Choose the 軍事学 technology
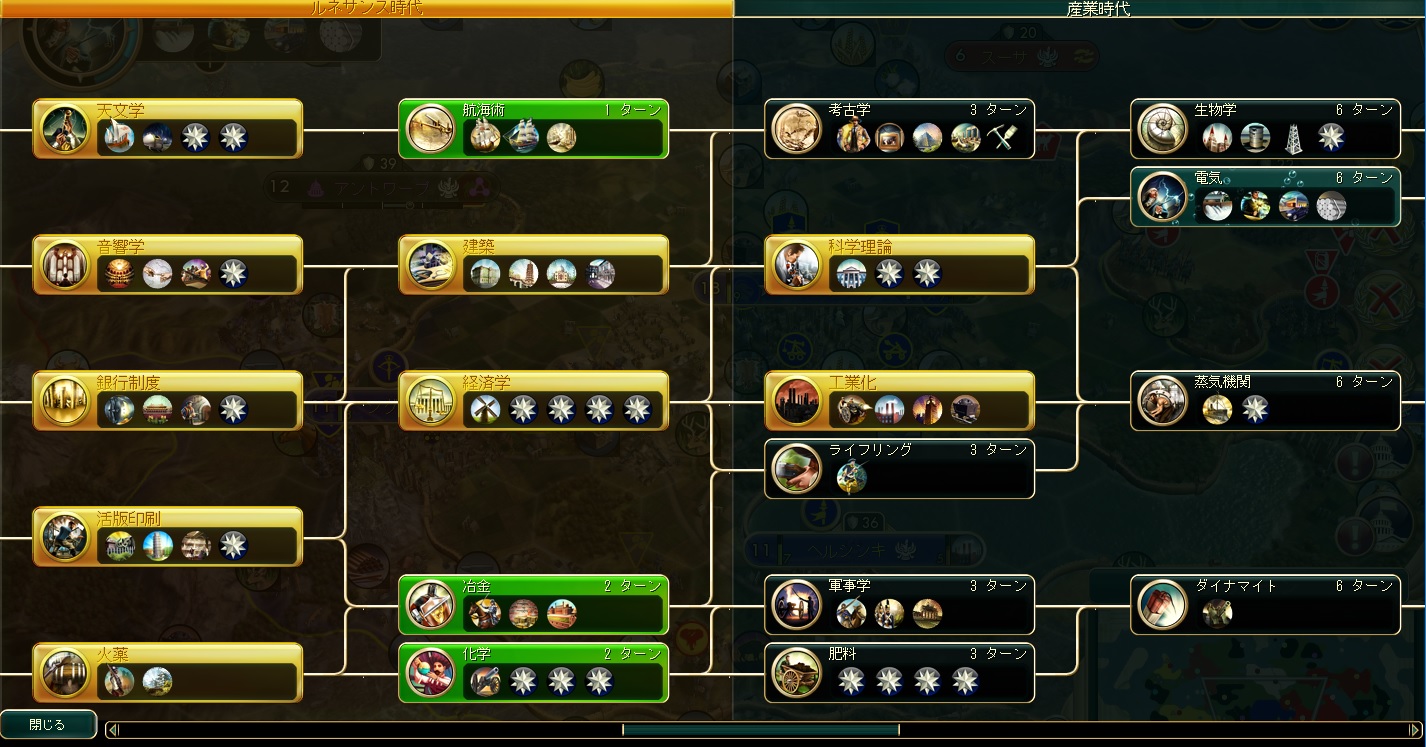 pos(899,604)
